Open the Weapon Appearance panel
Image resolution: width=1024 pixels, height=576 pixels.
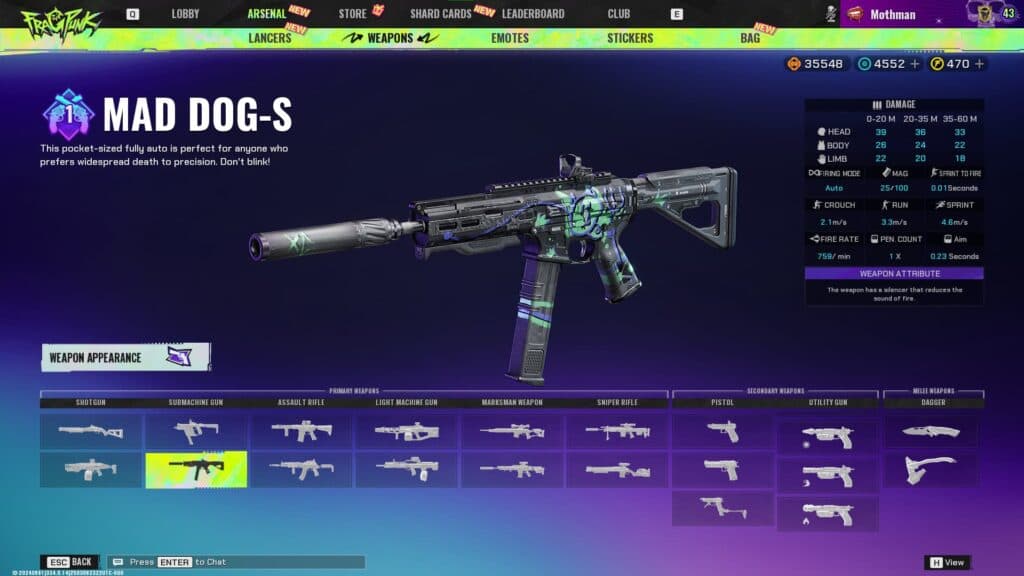pyautogui.click(x=125, y=357)
